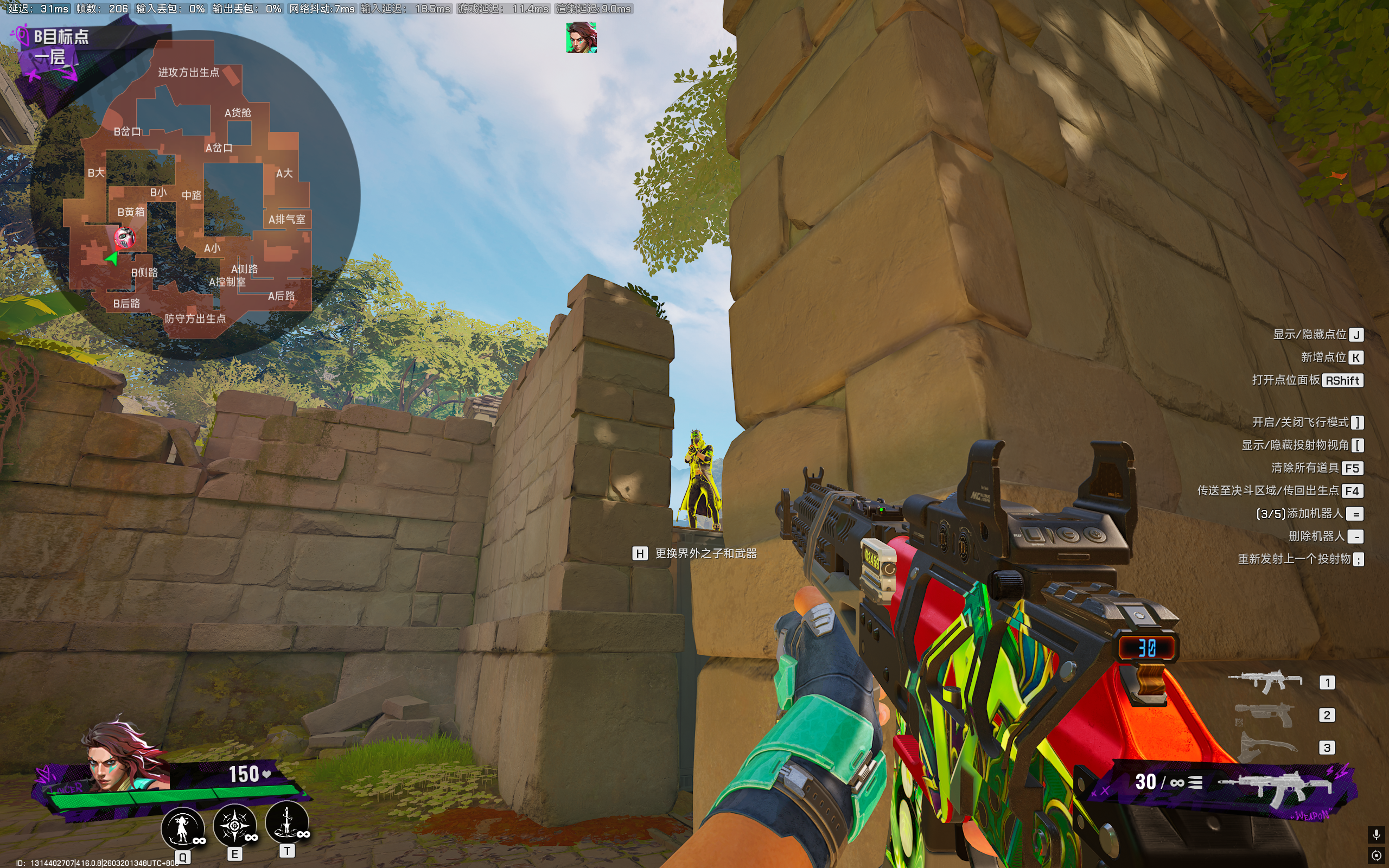Switch to the assault rifle slot
Viewport: 1389px width, 868px height.
pos(1265,682)
